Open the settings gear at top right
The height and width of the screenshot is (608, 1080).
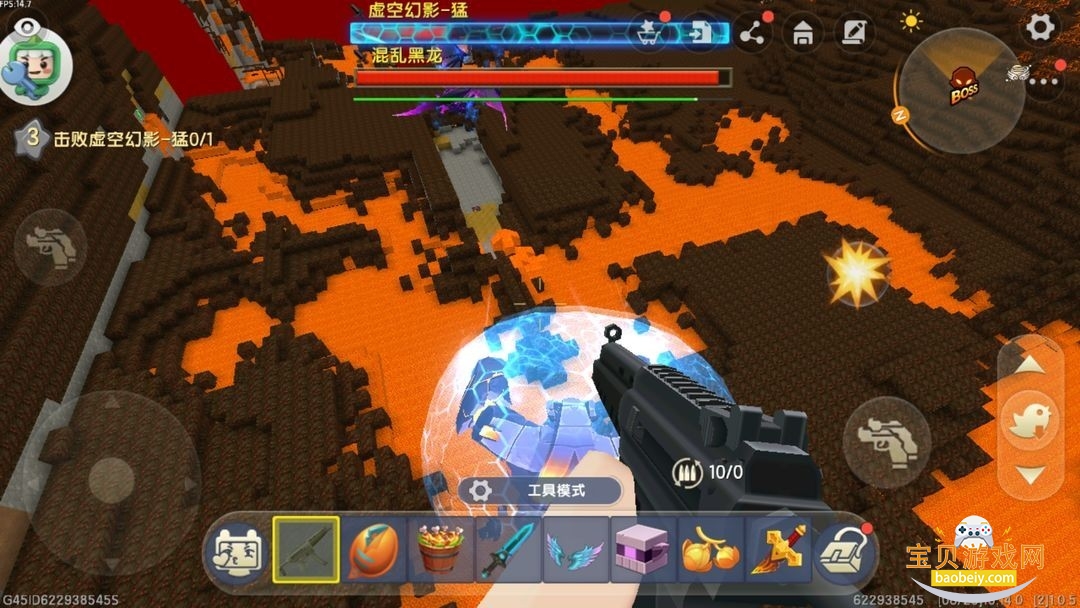click(x=1040, y=27)
